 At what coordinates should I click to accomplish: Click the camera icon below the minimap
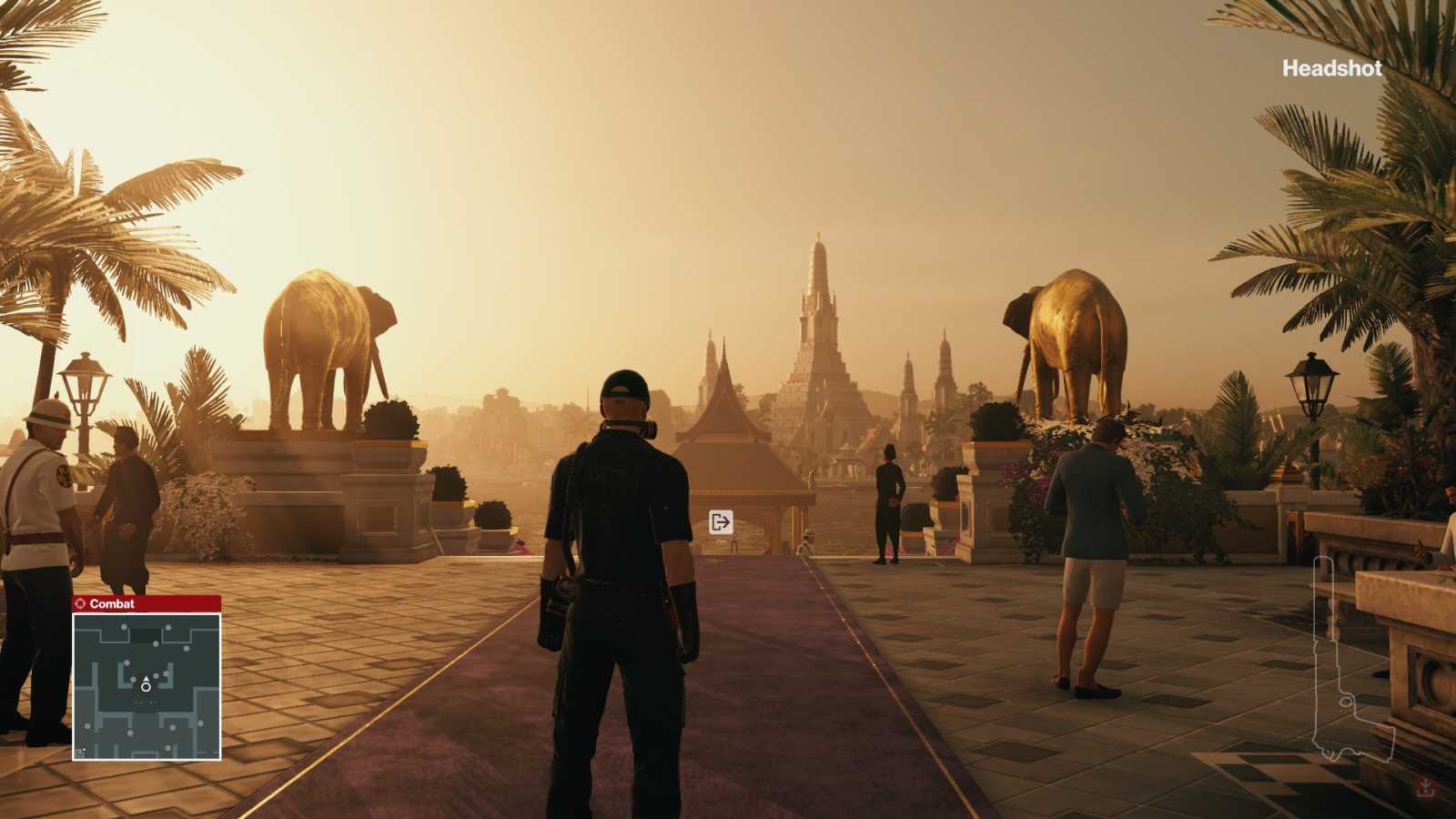coord(80,753)
